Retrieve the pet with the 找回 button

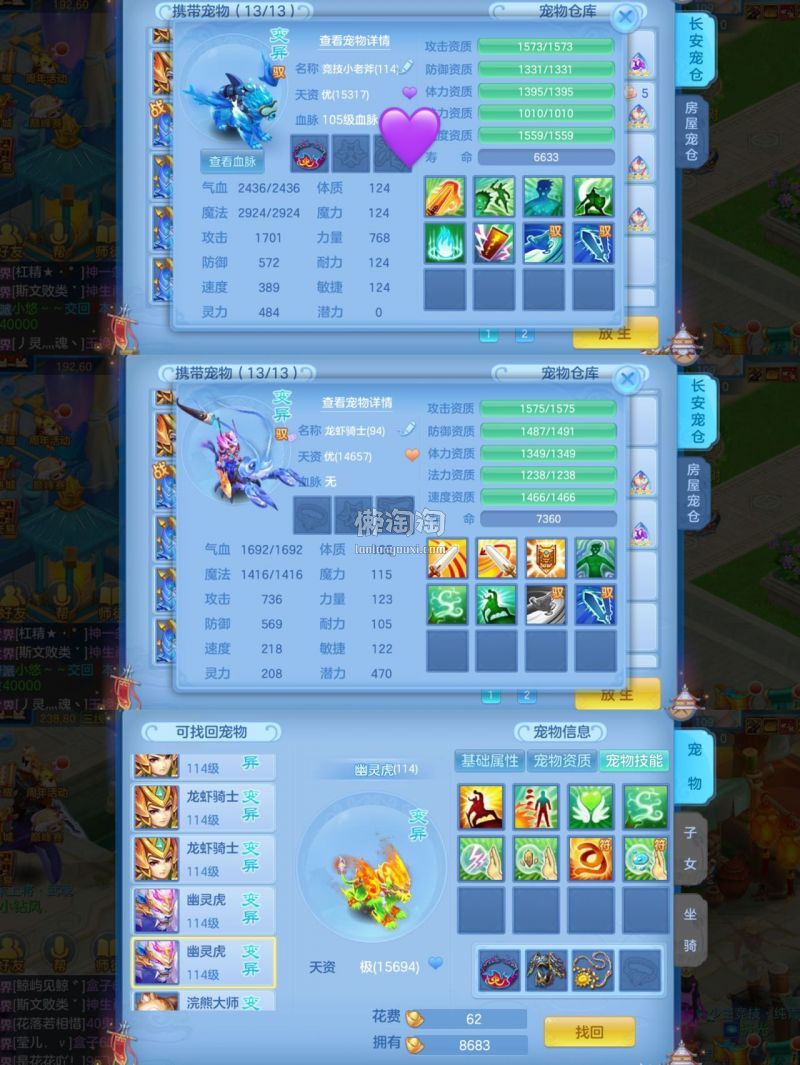point(589,1031)
